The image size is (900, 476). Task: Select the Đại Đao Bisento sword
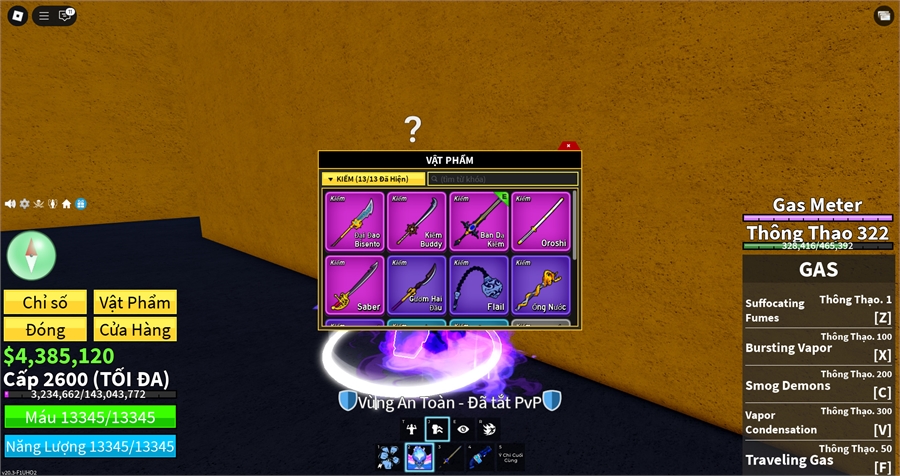click(353, 221)
